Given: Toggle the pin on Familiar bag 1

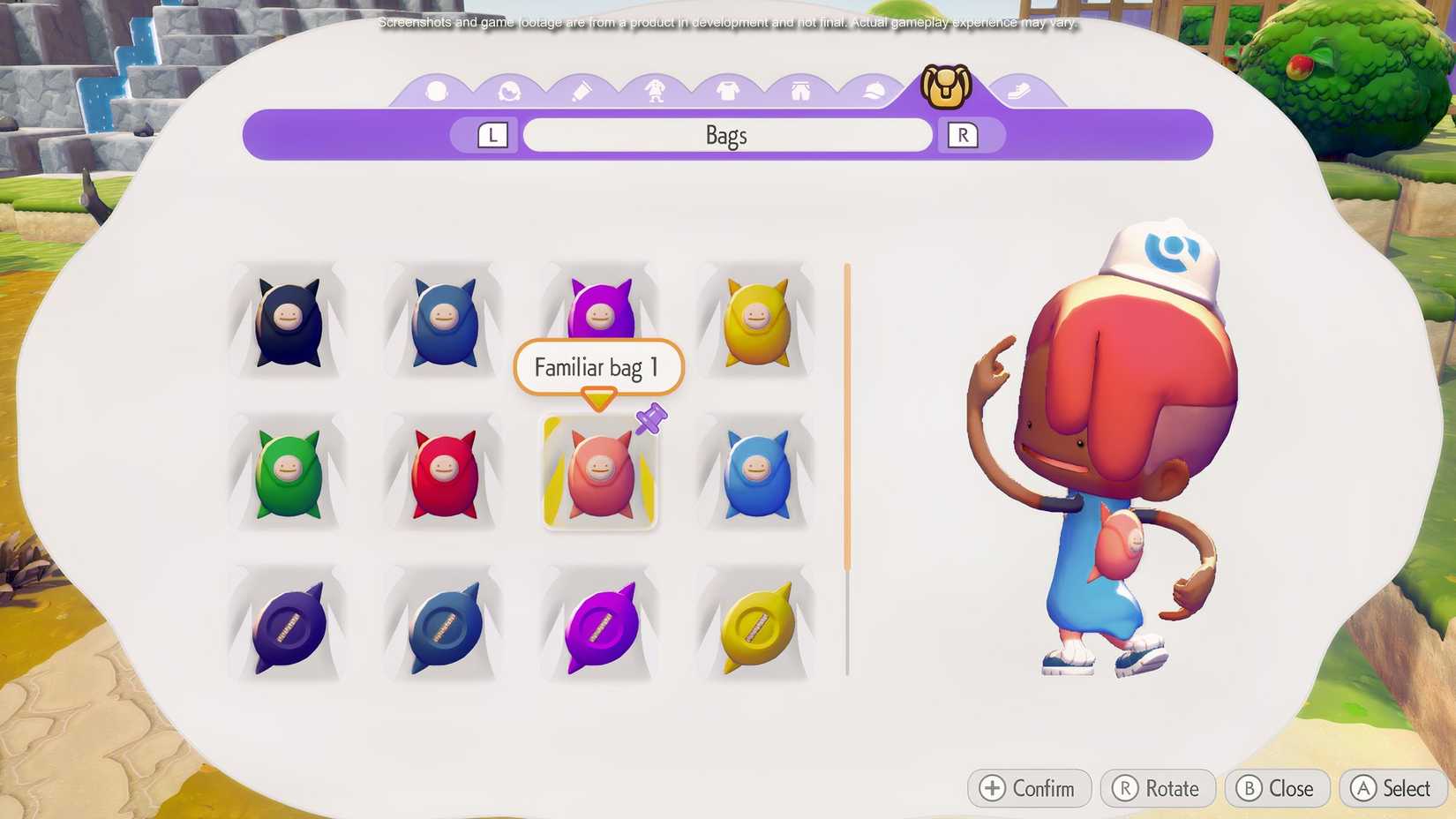Looking at the screenshot, I should (650, 421).
